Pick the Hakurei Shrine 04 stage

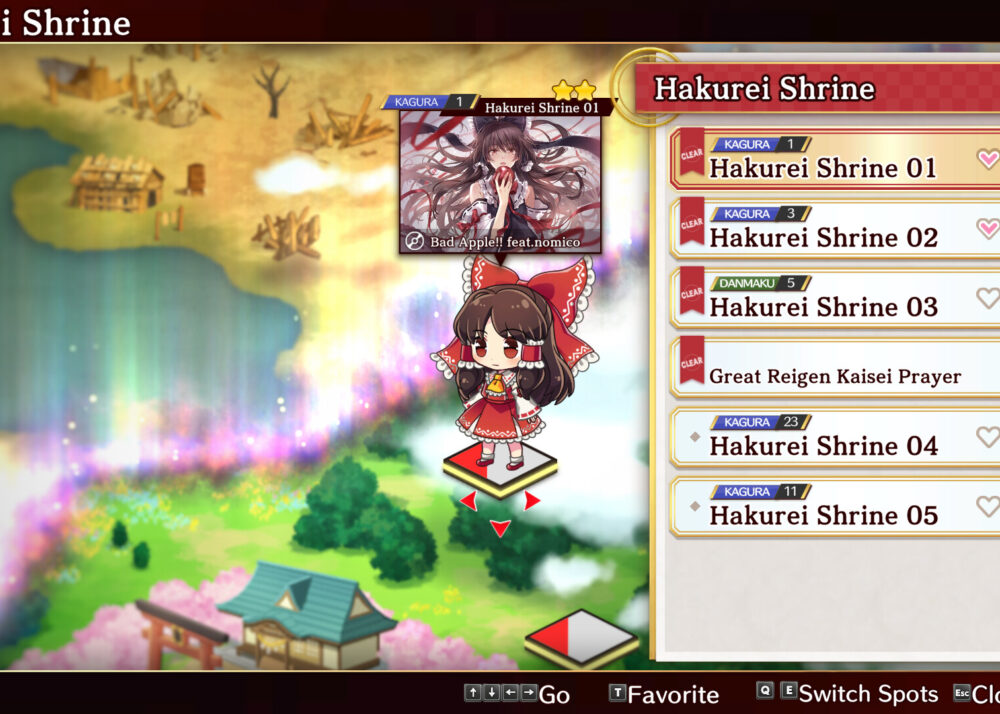pos(822,445)
